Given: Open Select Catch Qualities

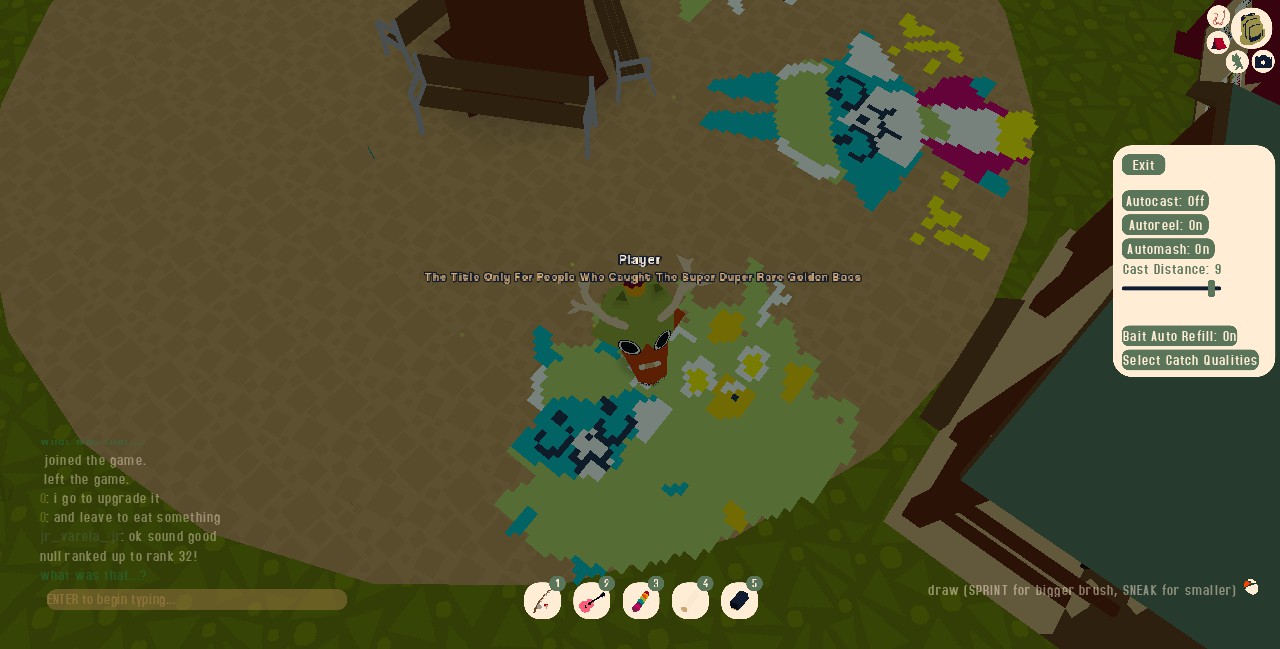Looking at the screenshot, I should [1190, 360].
